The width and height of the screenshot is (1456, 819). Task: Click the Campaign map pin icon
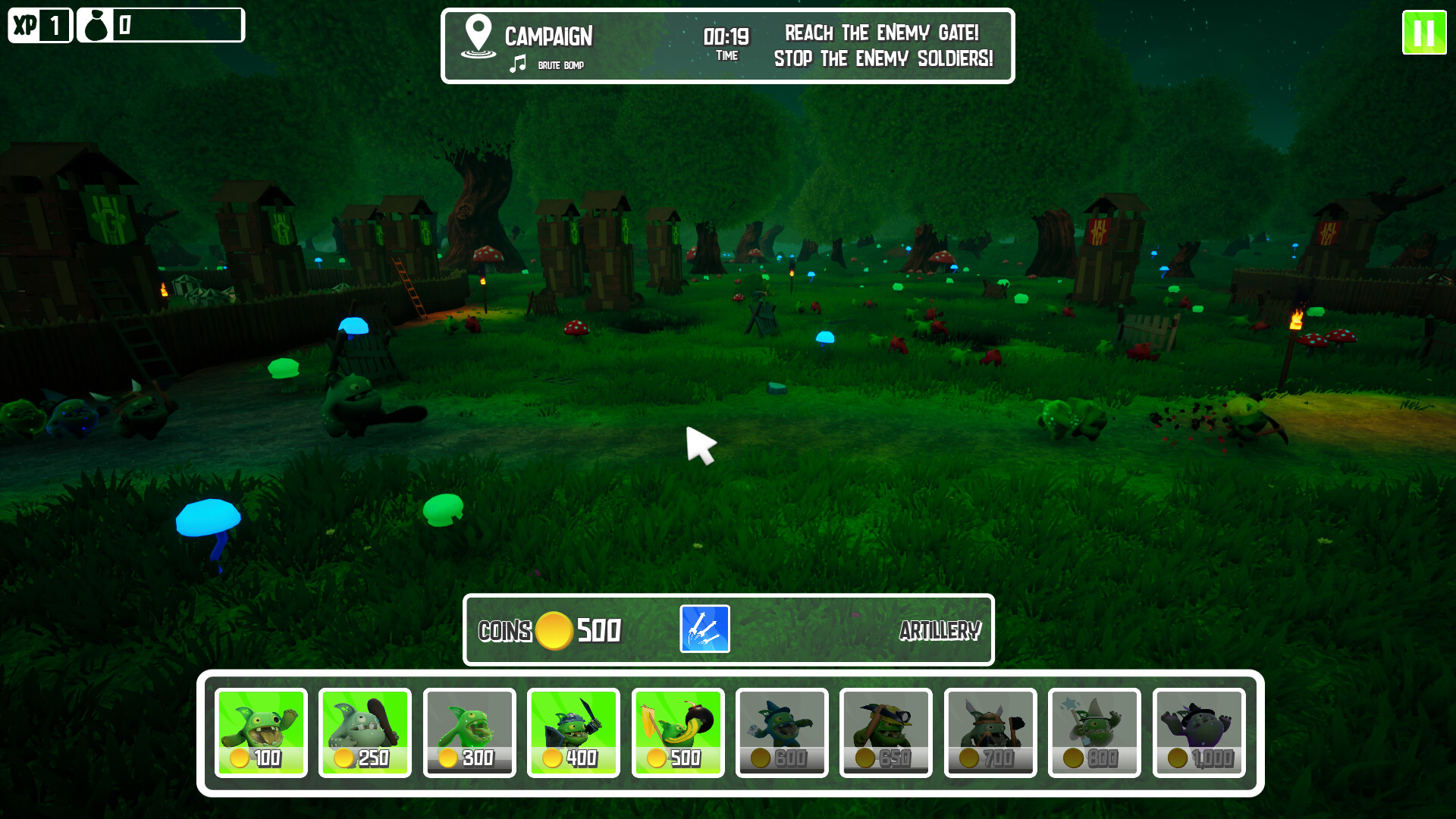(x=477, y=34)
